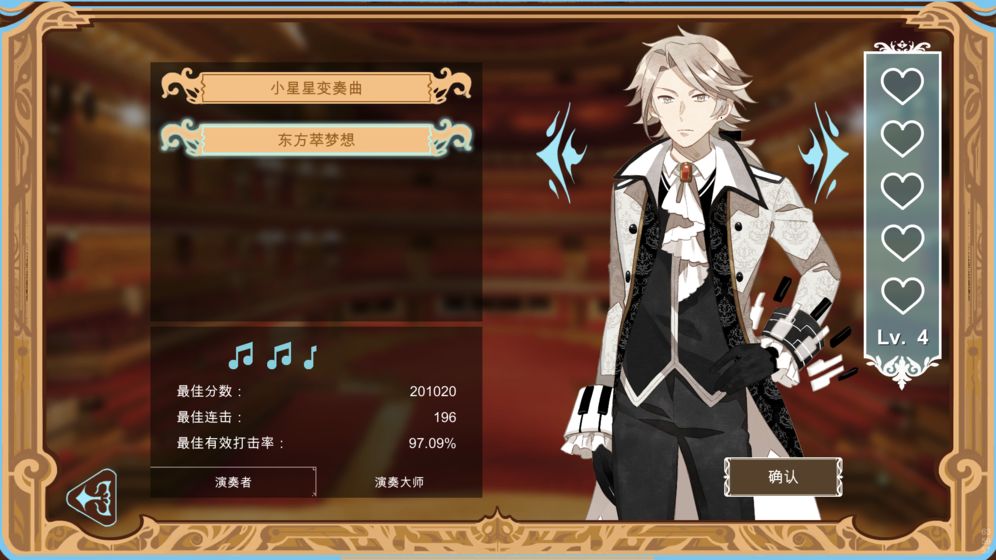Screen dimensions: 996x560
Task: Select the song 小星星变奏曲
Action: 316,88
